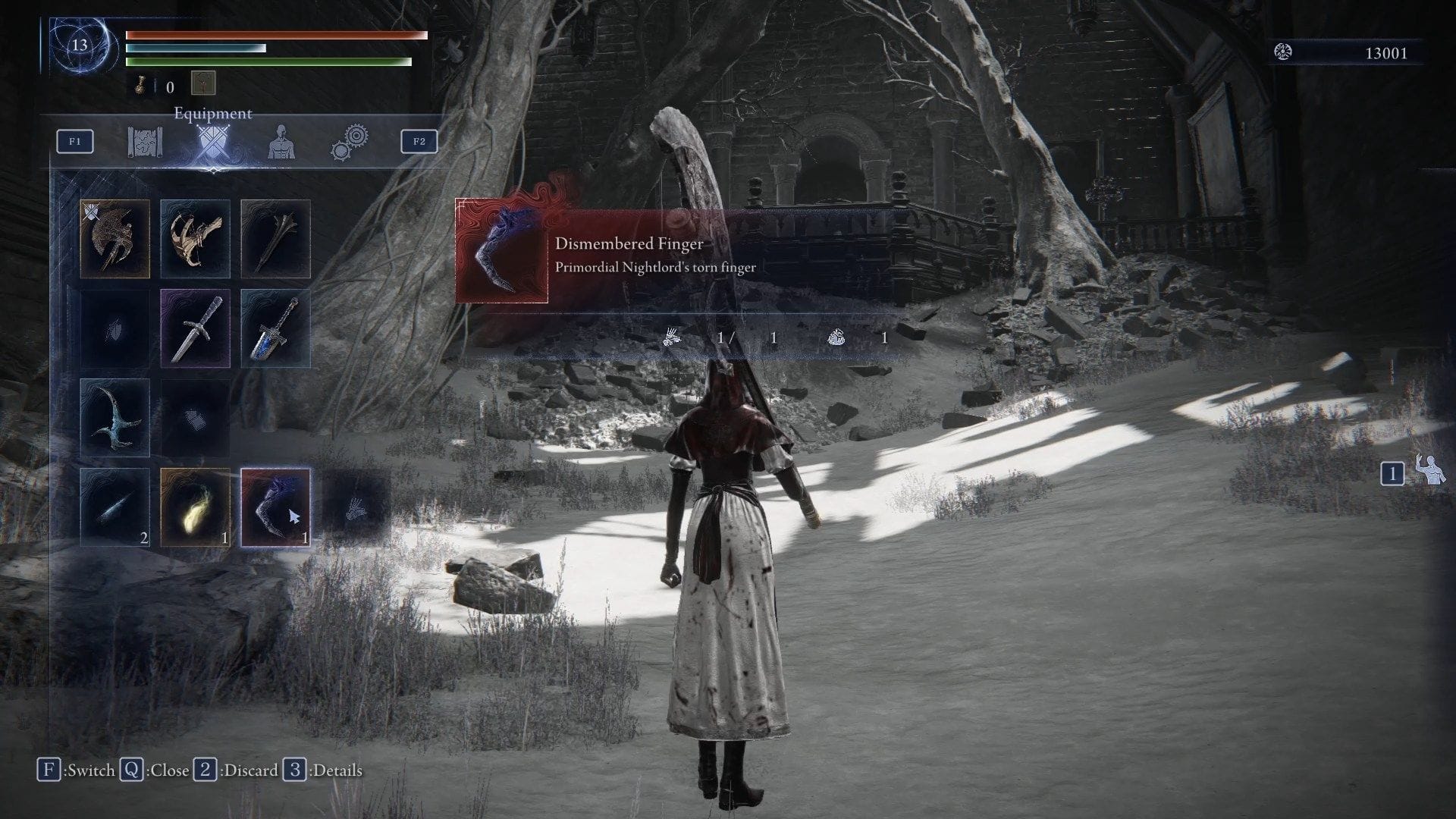Select the equipped battle axe in the inventory
This screenshot has height=819, width=1456.
pos(115,237)
